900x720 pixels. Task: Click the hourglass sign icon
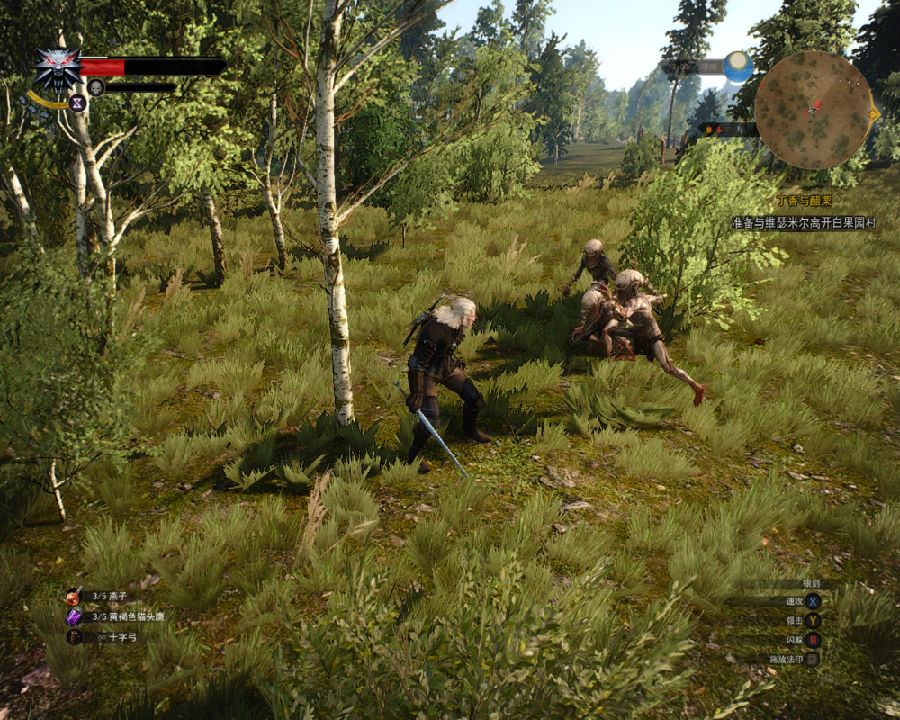77,101
